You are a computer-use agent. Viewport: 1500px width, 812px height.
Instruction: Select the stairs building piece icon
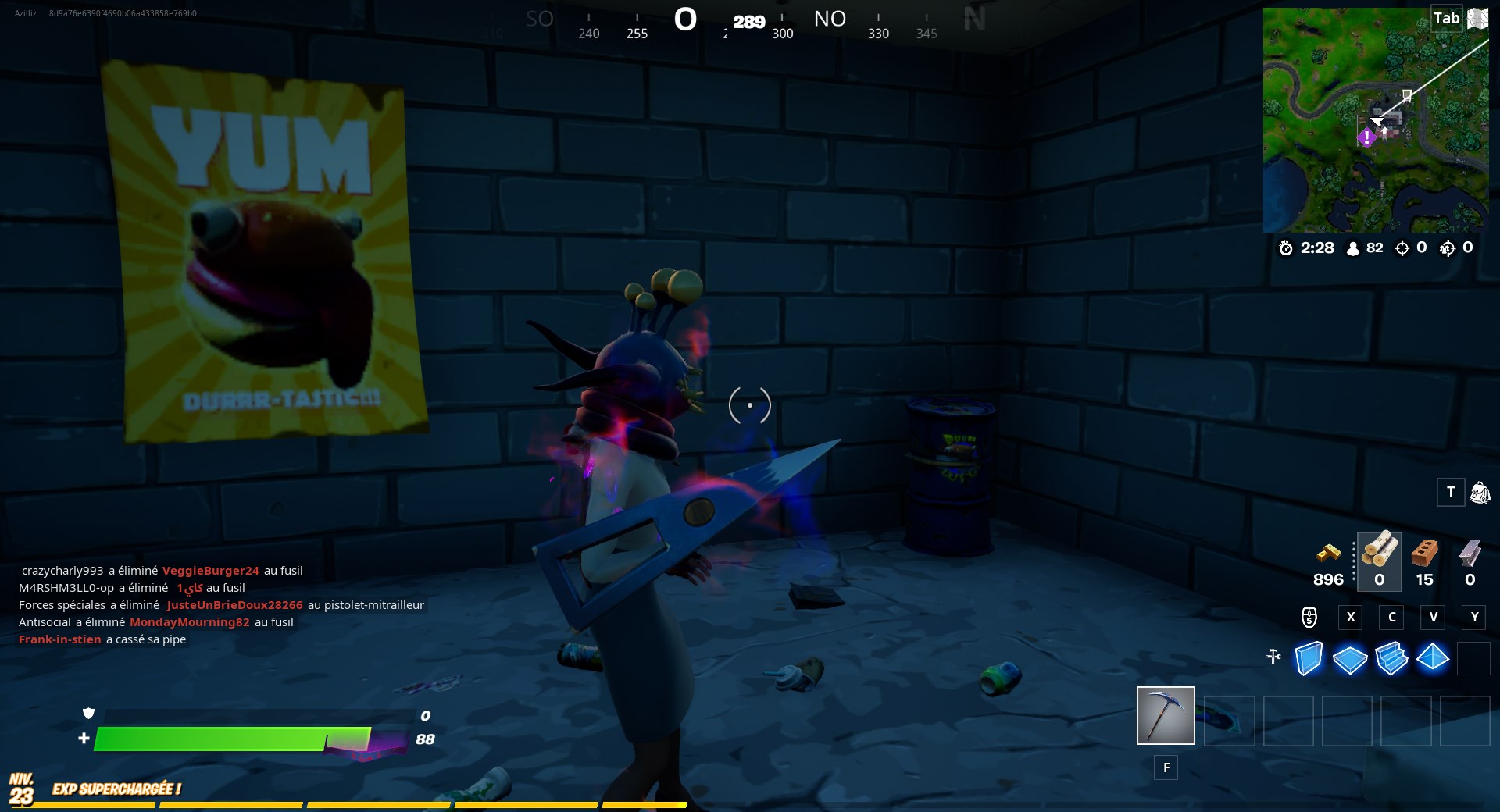click(1391, 660)
